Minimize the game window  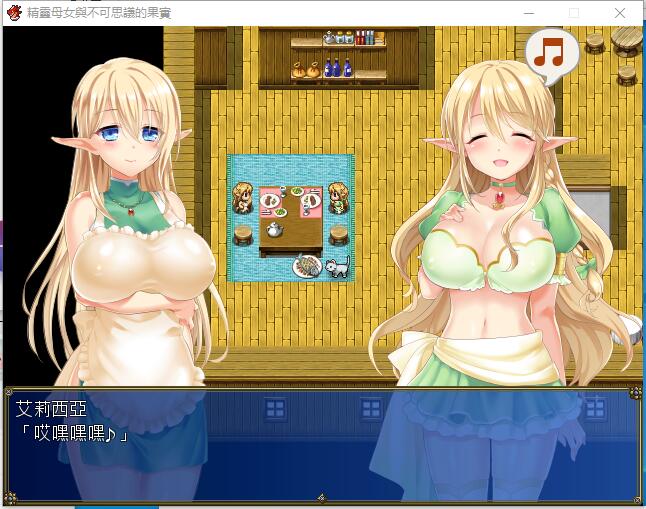pos(528,13)
